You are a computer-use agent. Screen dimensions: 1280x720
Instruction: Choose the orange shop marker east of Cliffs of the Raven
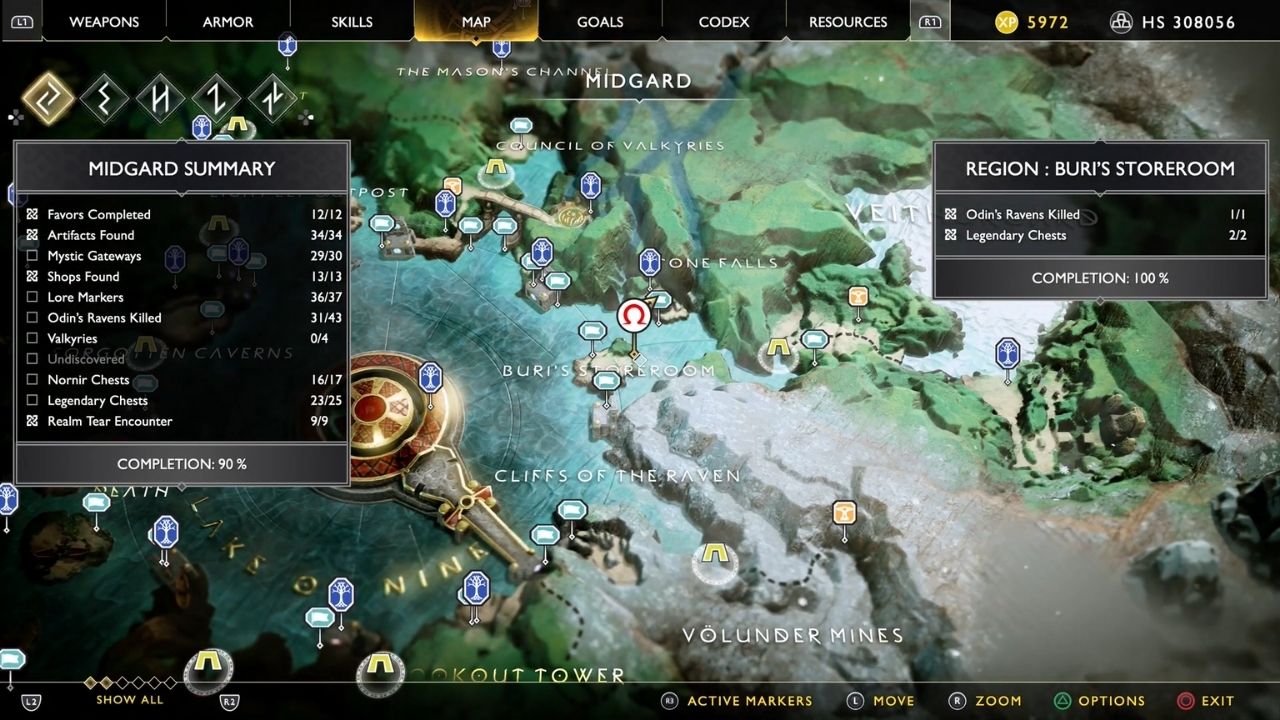845,513
